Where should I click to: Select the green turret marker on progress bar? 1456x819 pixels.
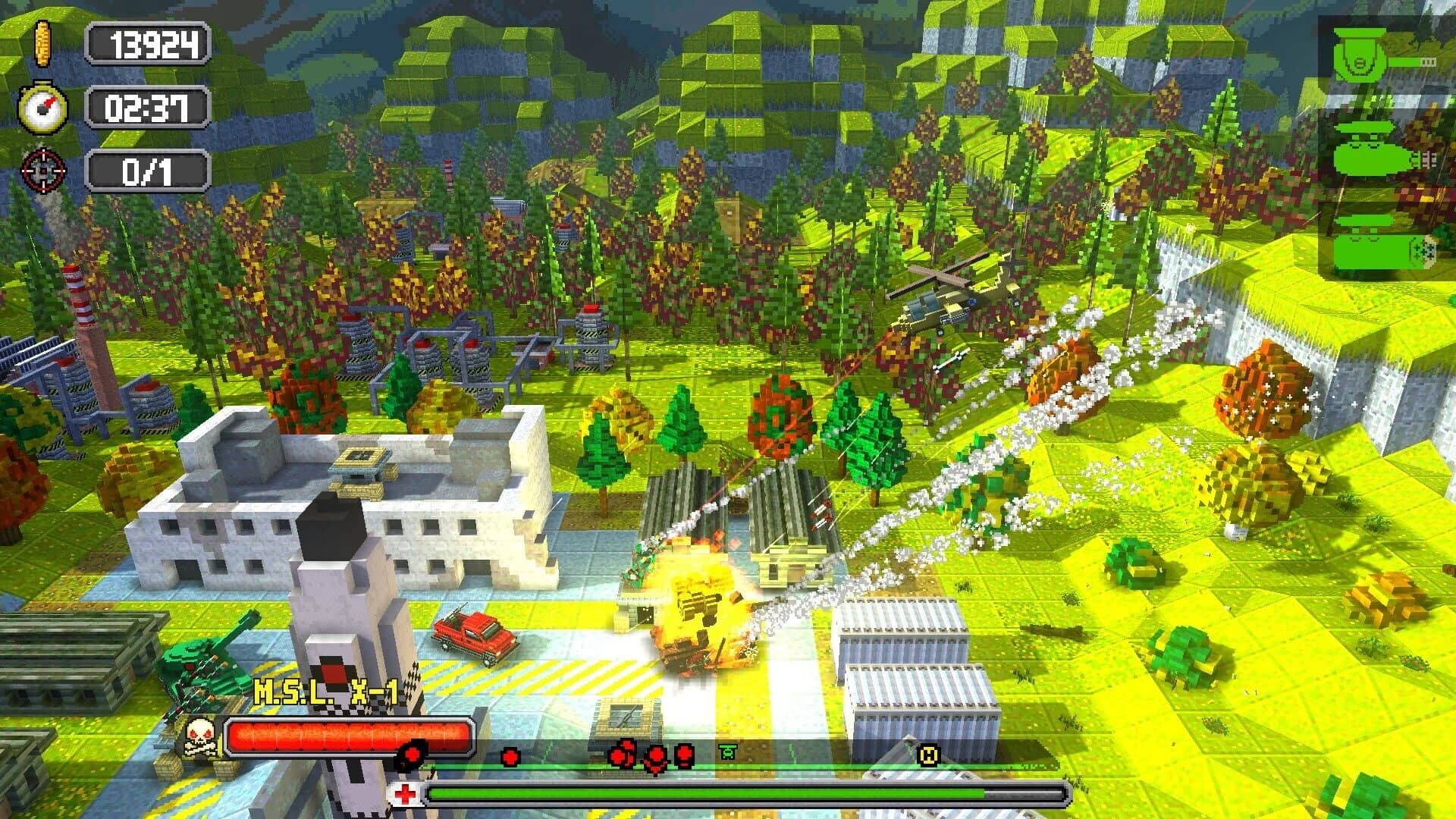[728, 753]
